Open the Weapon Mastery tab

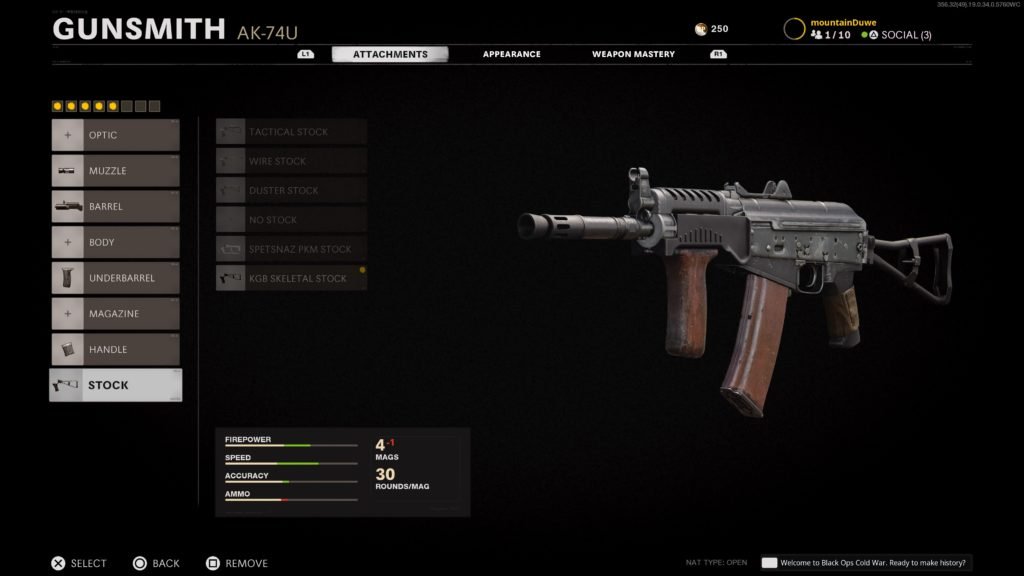tap(633, 54)
